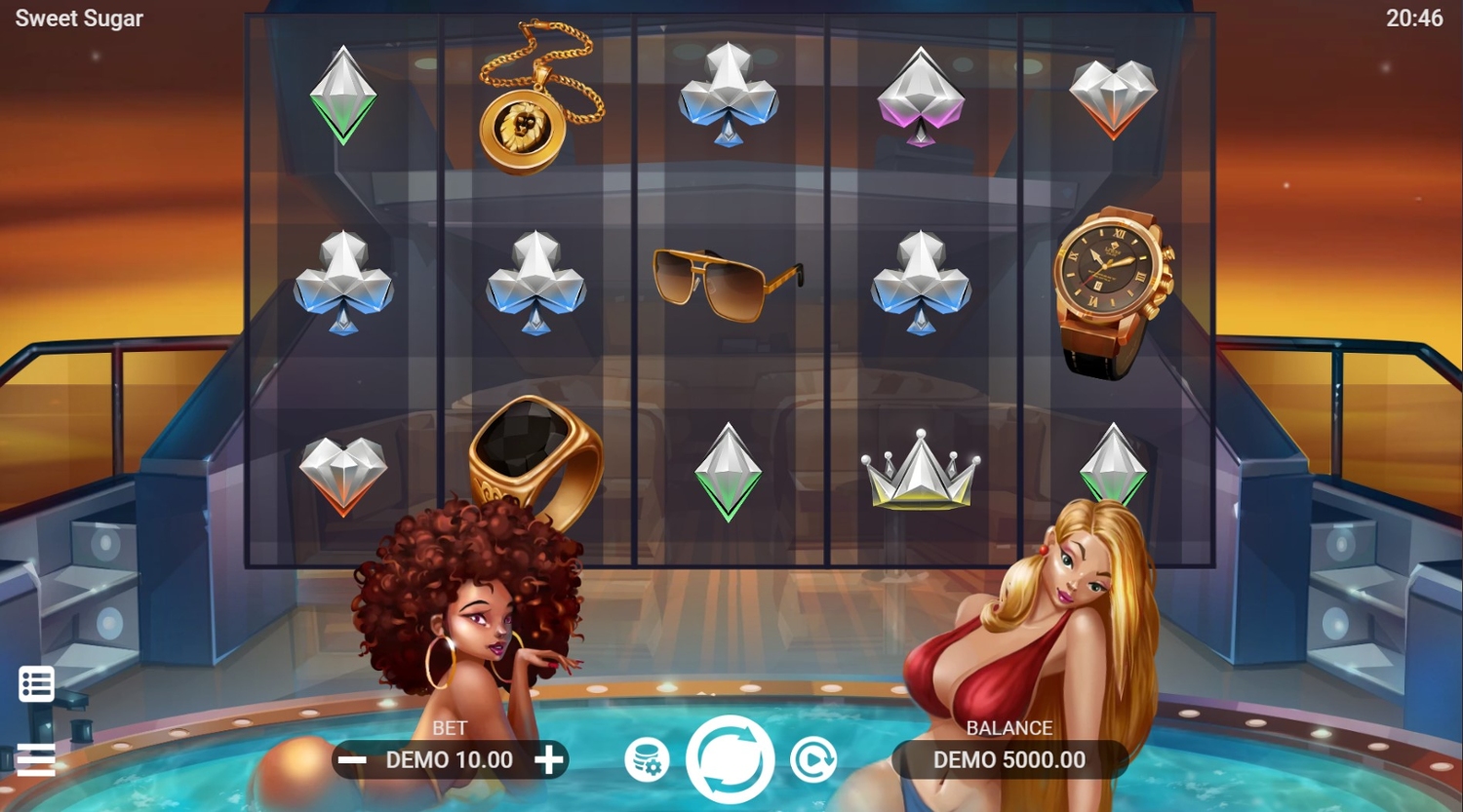Spin the reels with the central button
1463x812 pixels.
point(730,759)
